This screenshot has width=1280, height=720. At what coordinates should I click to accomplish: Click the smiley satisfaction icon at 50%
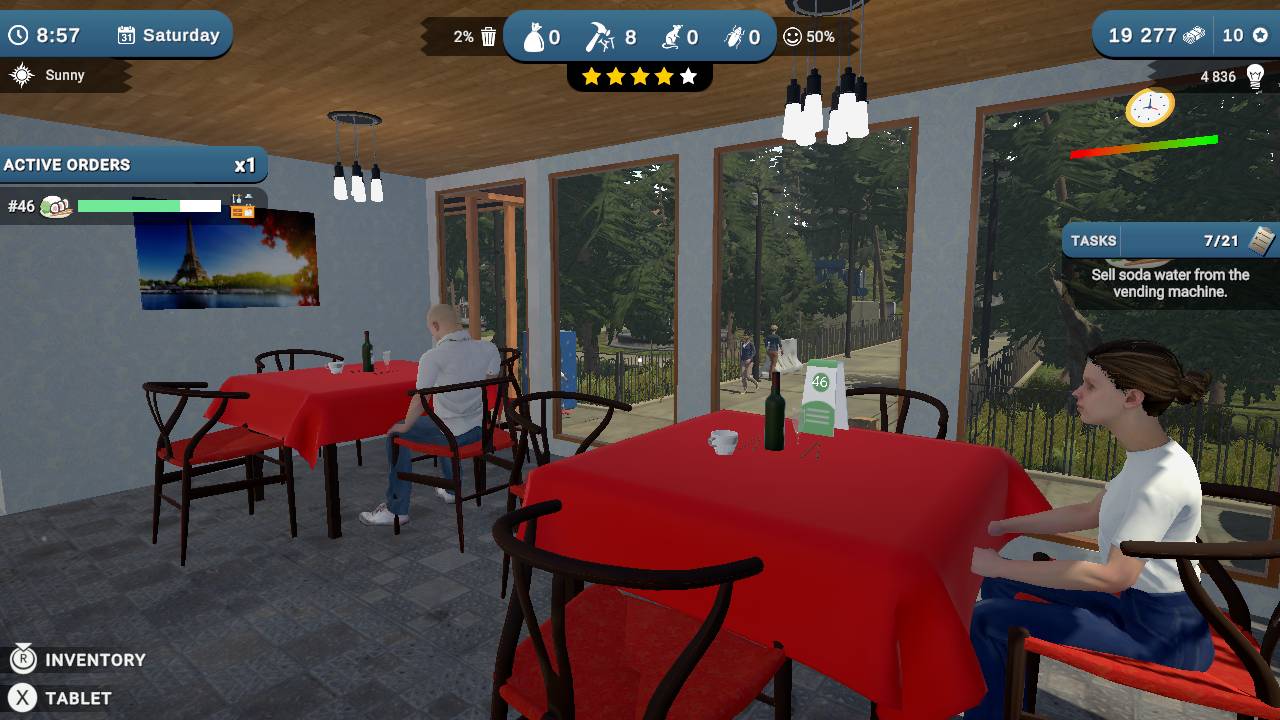point(793,36)
